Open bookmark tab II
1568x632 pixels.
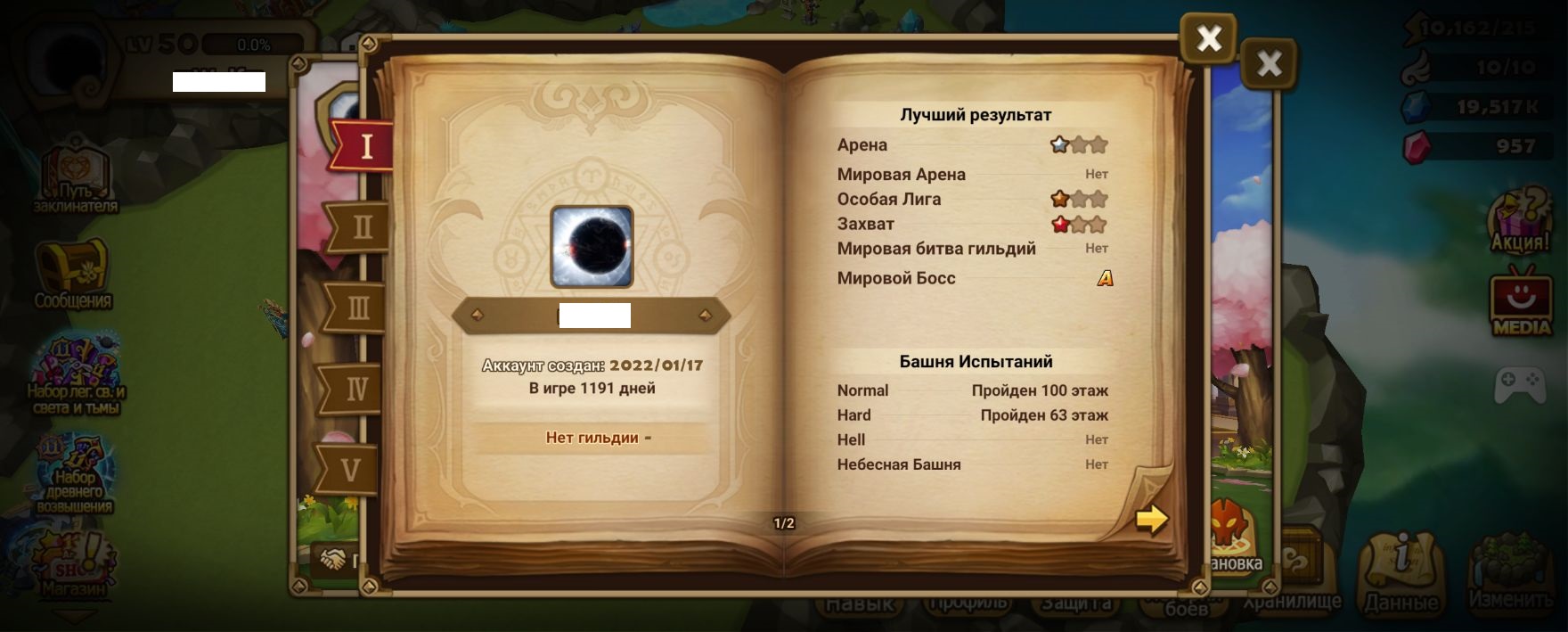(359, 227)
